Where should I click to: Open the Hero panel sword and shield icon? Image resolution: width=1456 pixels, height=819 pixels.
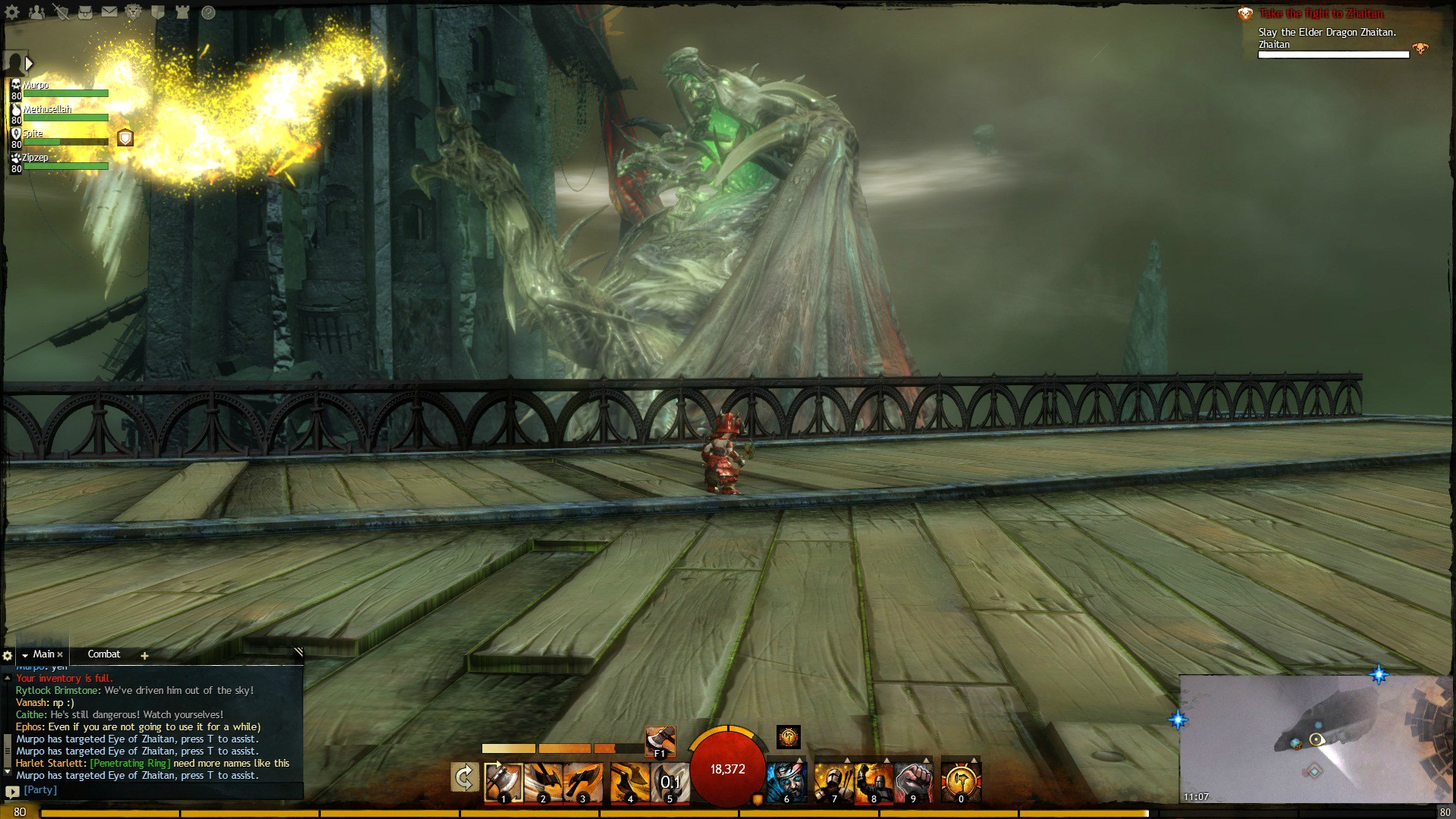point(61,12)
